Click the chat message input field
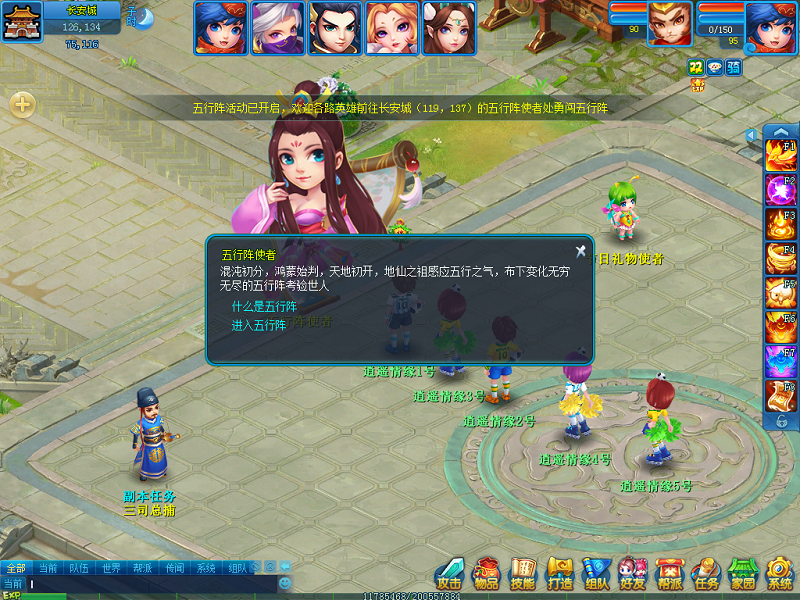The image size is (800, 600). [x=150, y=583]
